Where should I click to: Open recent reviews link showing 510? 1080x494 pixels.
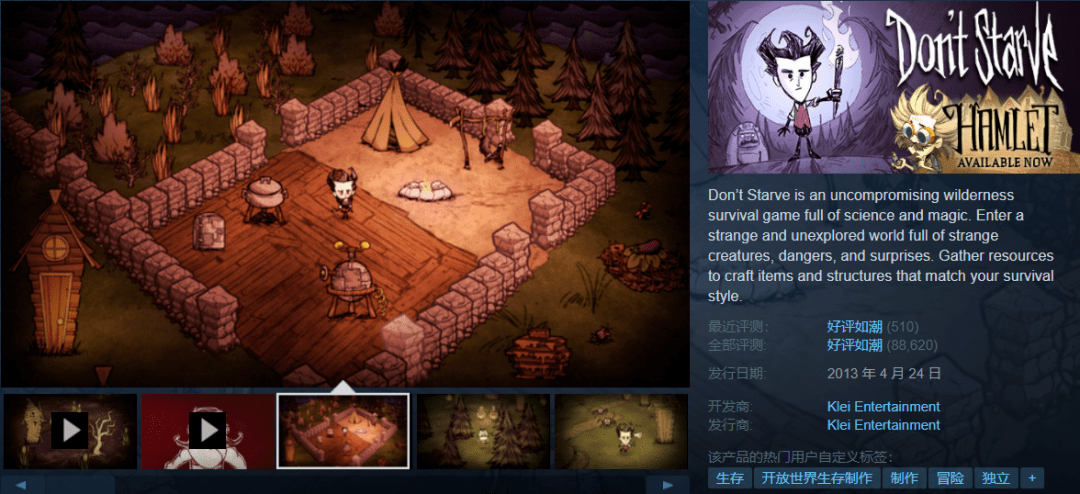click(854, 327)
